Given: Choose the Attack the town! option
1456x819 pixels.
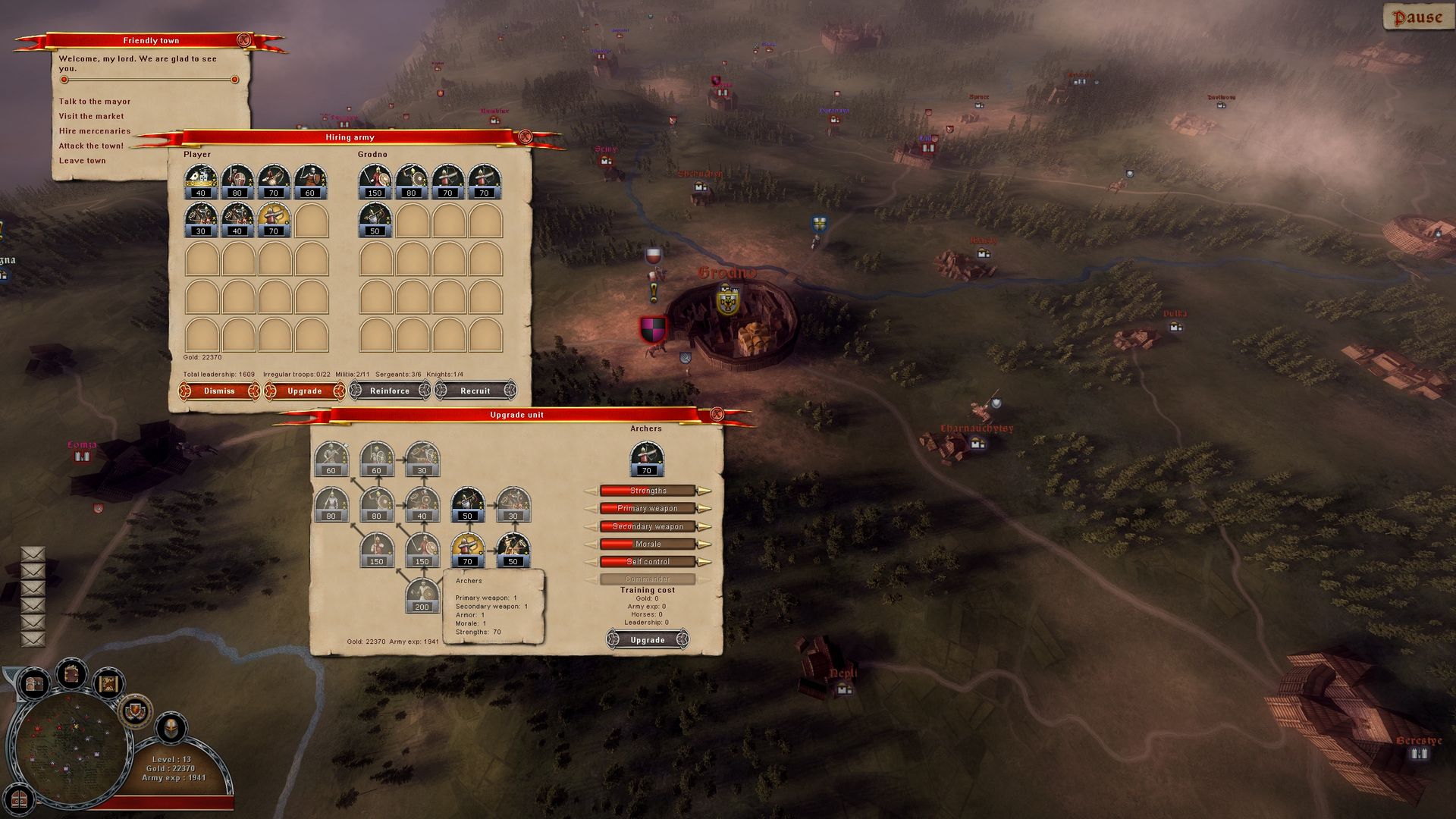Looking at the screenshot, I should pyautogui.click(x=92, y=145).
